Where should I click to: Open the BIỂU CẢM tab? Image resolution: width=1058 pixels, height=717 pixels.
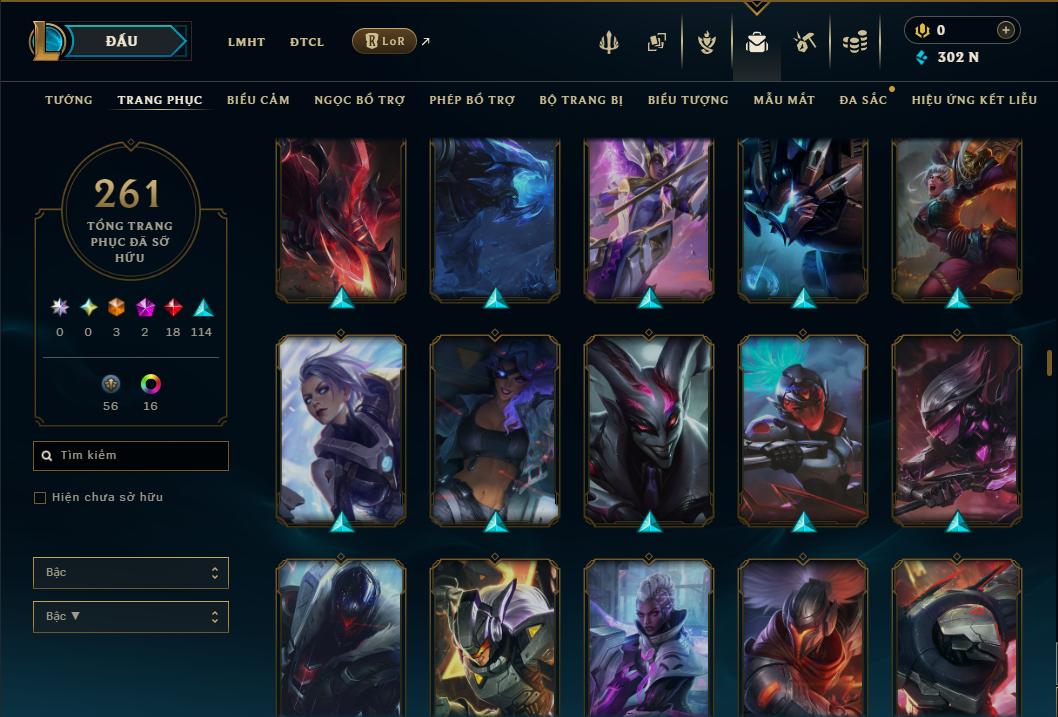point(258,100)
